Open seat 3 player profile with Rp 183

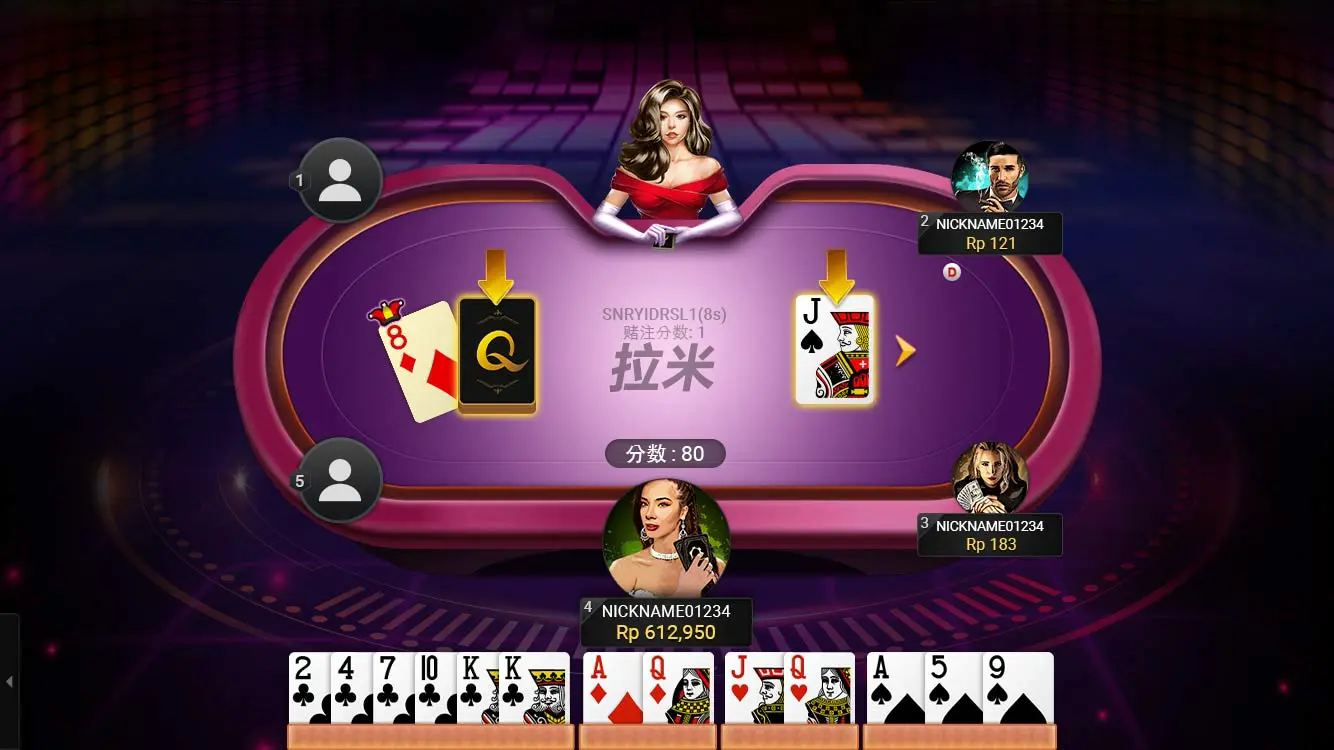[x=989, y=478]
